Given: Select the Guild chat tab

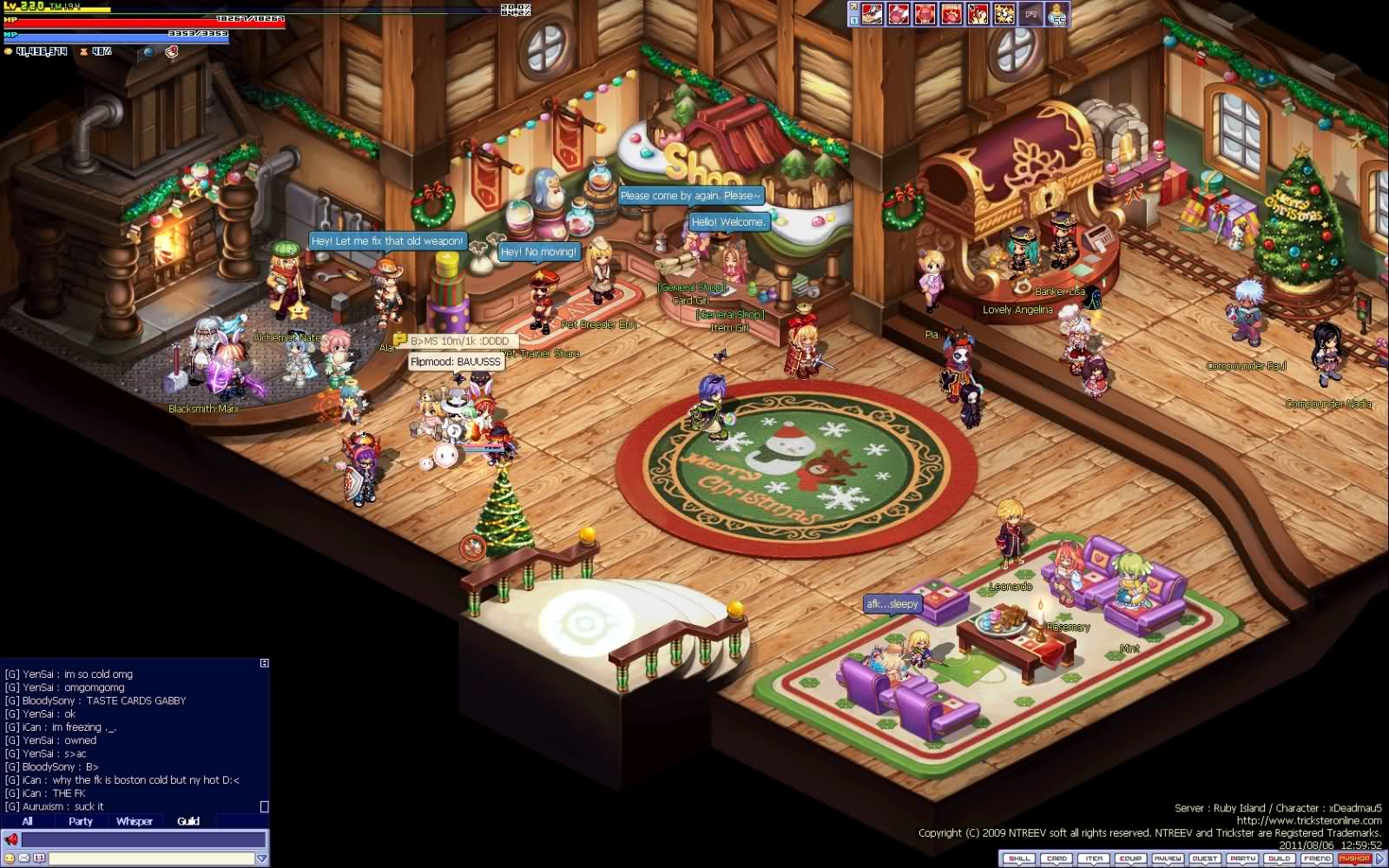Looking at the screenshot, I should click(188, 821).
